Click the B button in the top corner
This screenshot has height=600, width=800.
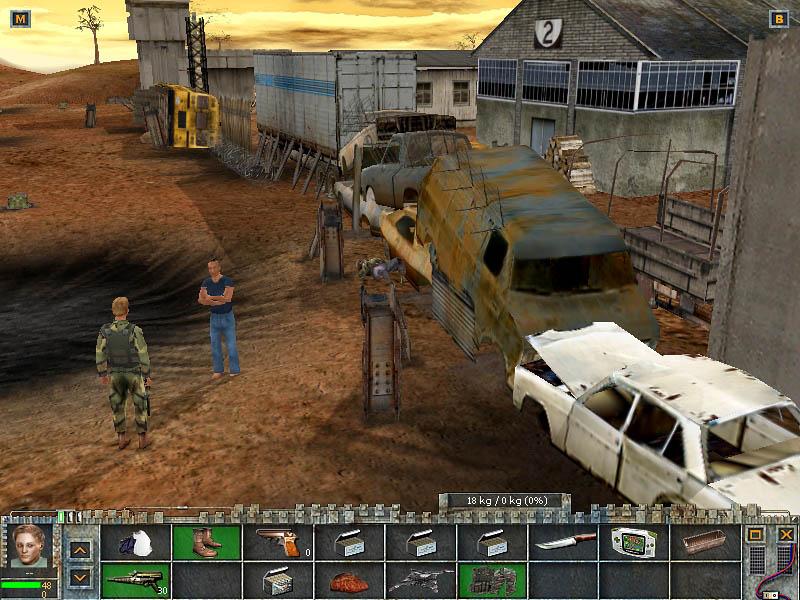tap(779, 18)
